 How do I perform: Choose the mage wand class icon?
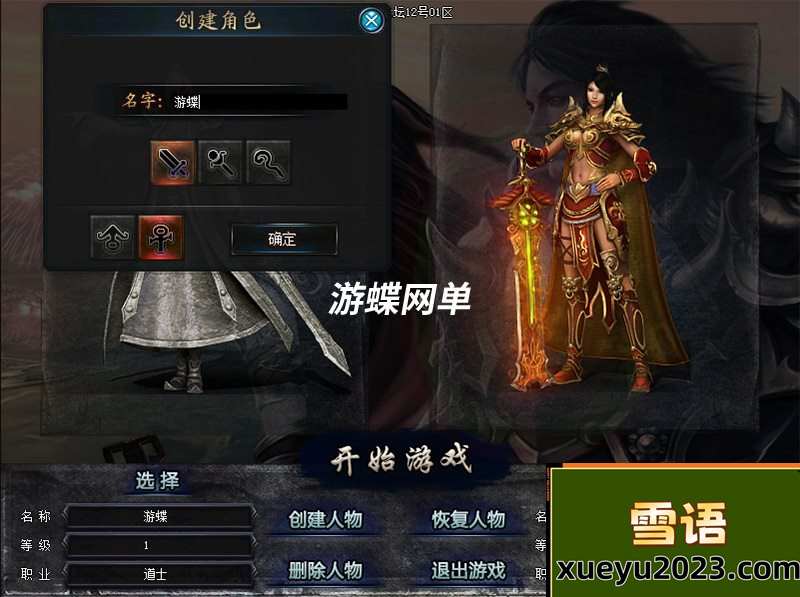(x=221, y=162)
